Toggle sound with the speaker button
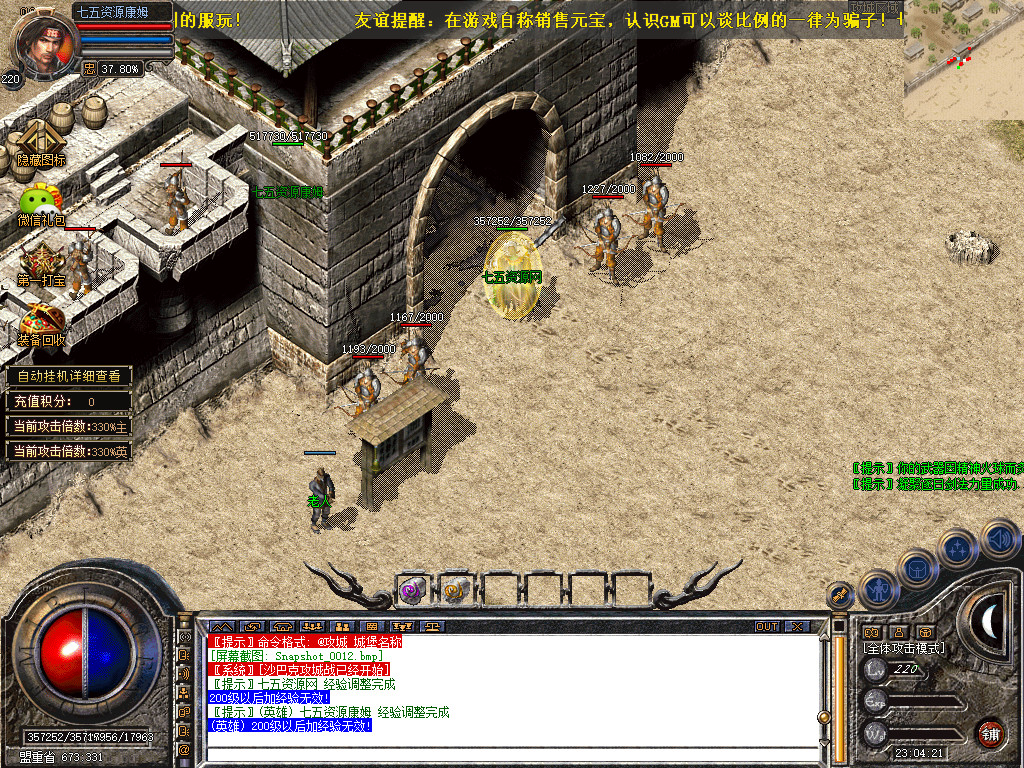The height and width of the screenshot is (768, 1024). click(999, 540)
